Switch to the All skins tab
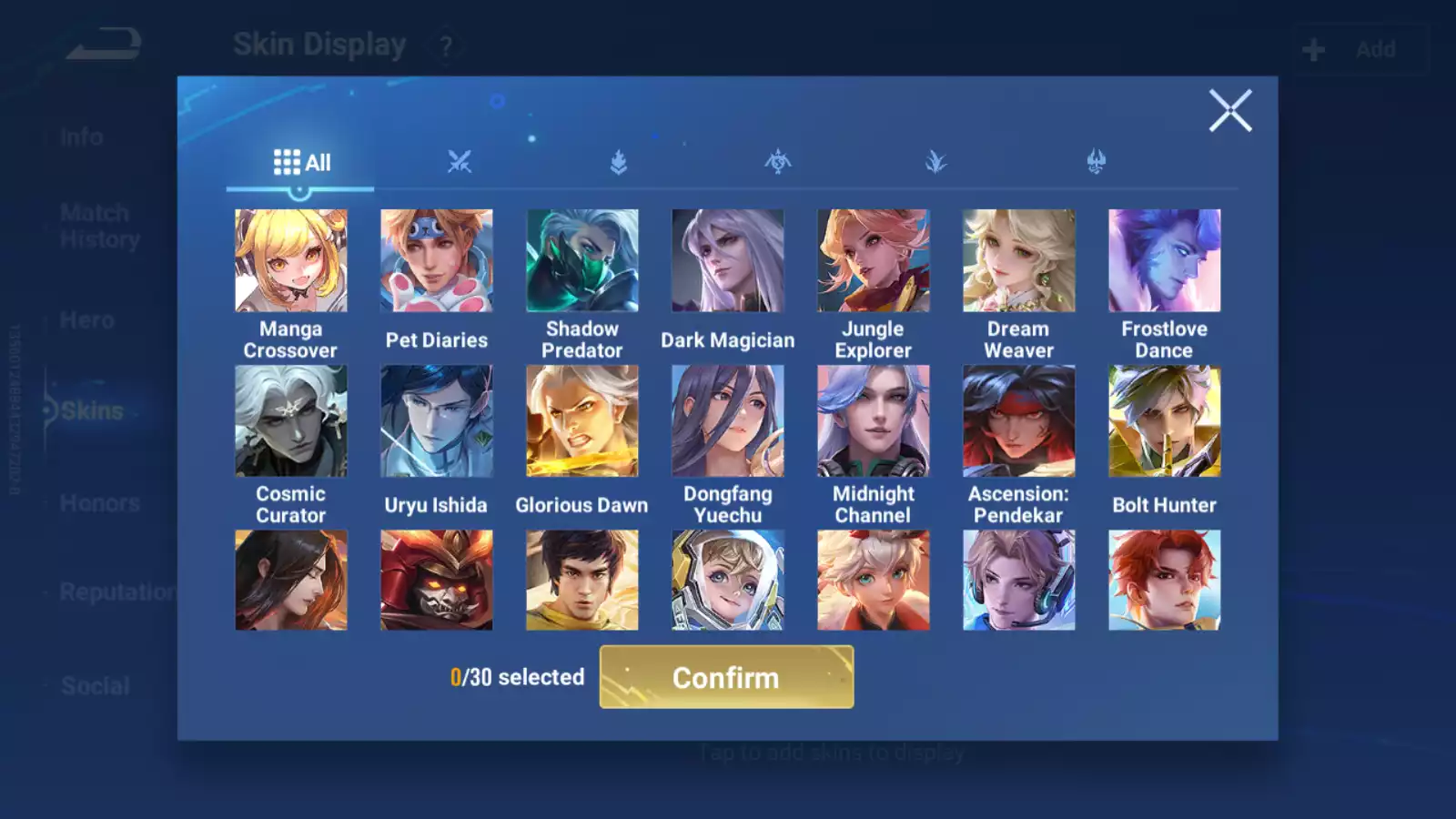This screenshot has height=819, width=1456. click(x=301, y=163)
